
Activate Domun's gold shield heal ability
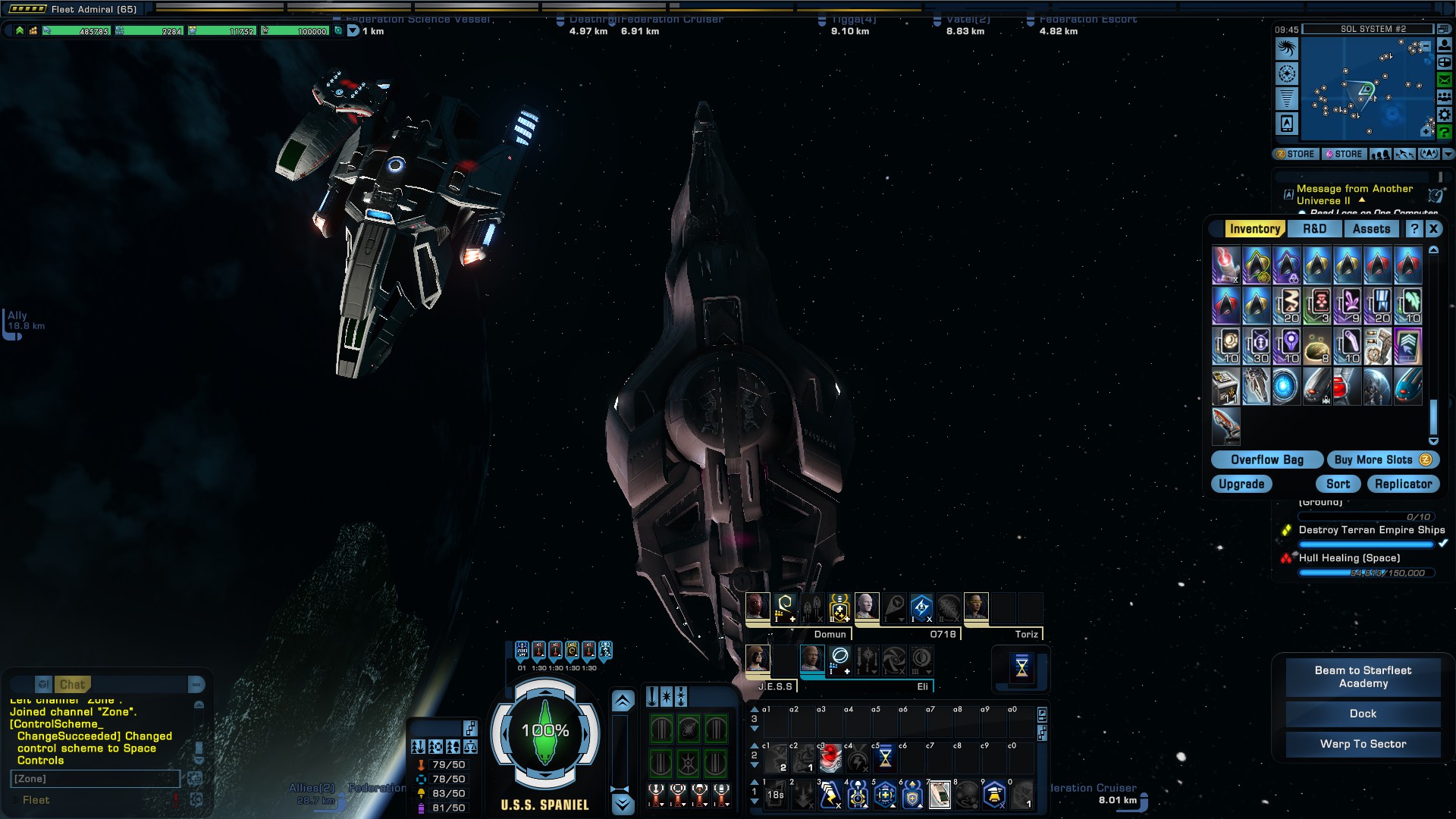click(839, 607)
